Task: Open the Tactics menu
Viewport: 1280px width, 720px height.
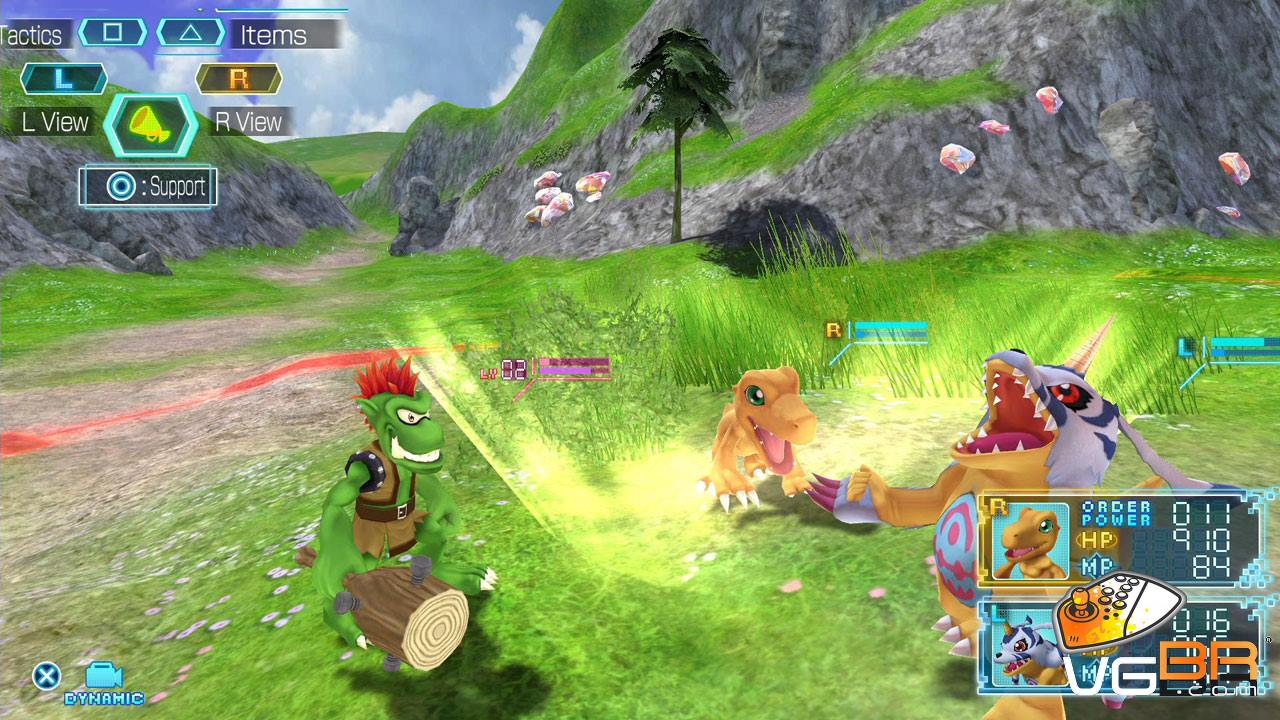Action: point(32,35)
